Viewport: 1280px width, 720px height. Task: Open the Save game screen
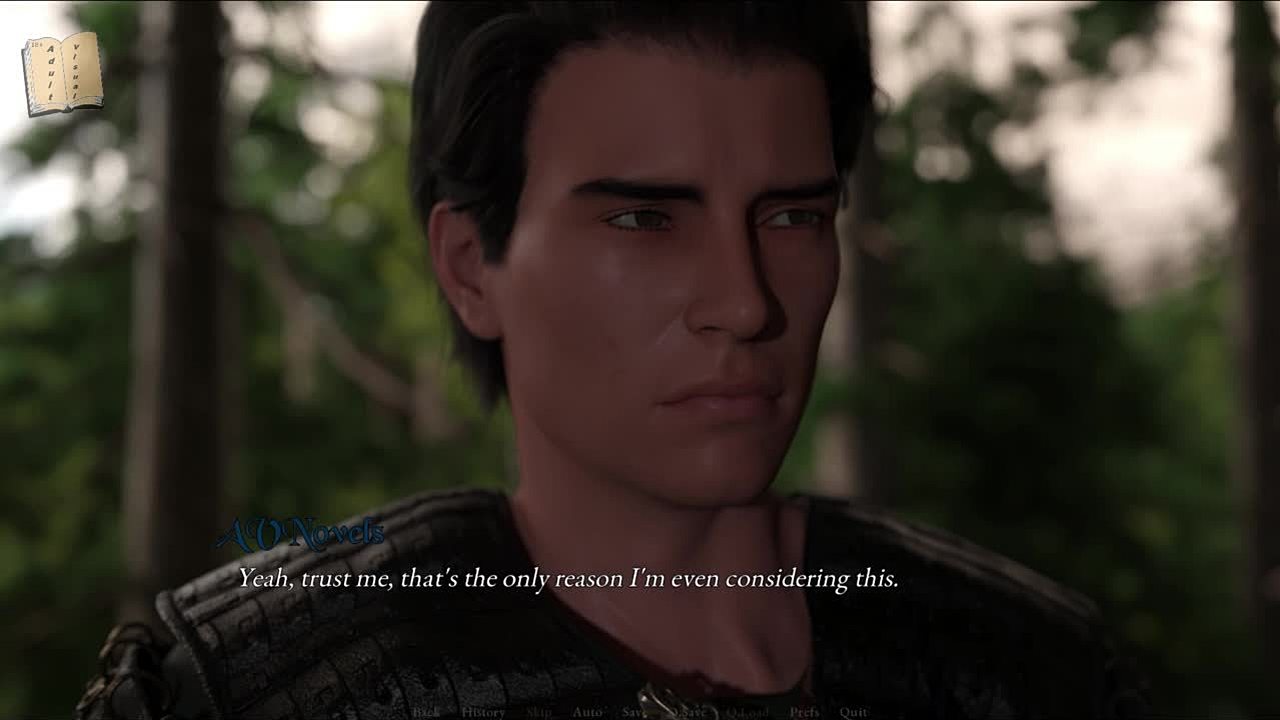(635, 712)
